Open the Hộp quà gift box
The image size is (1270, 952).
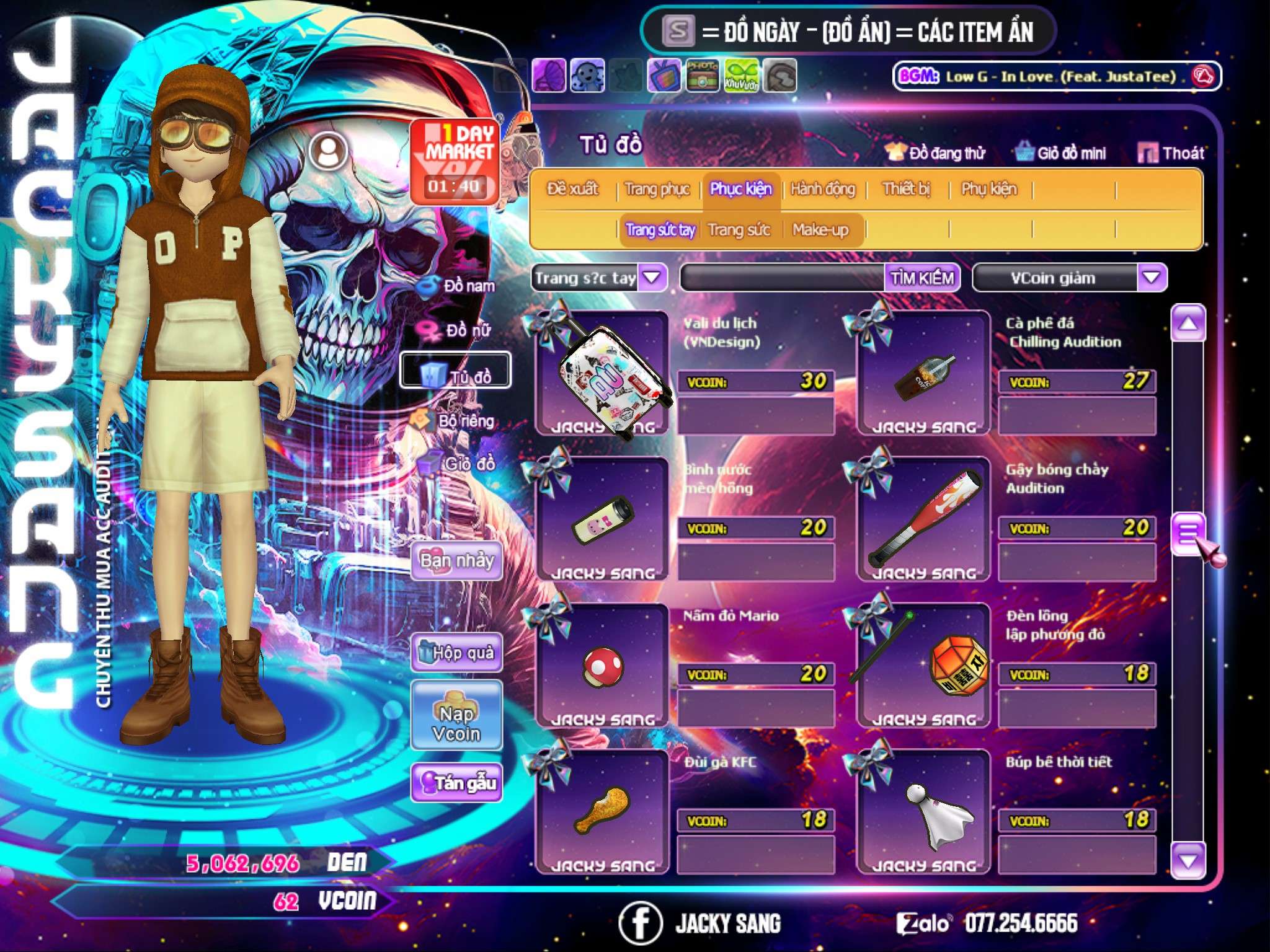[x=456, y=652]
